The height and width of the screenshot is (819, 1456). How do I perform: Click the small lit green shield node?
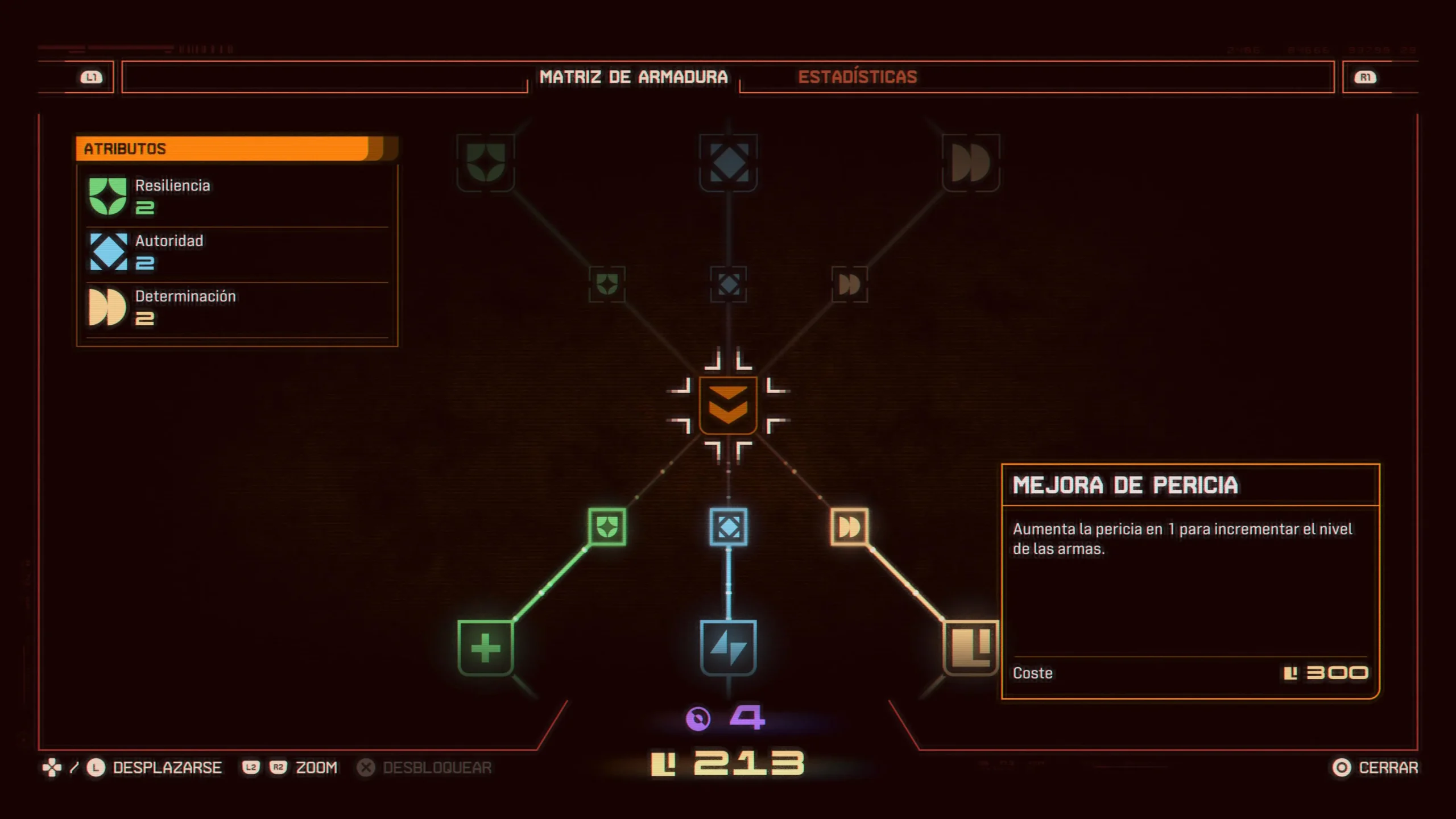(x=607, y=527)
